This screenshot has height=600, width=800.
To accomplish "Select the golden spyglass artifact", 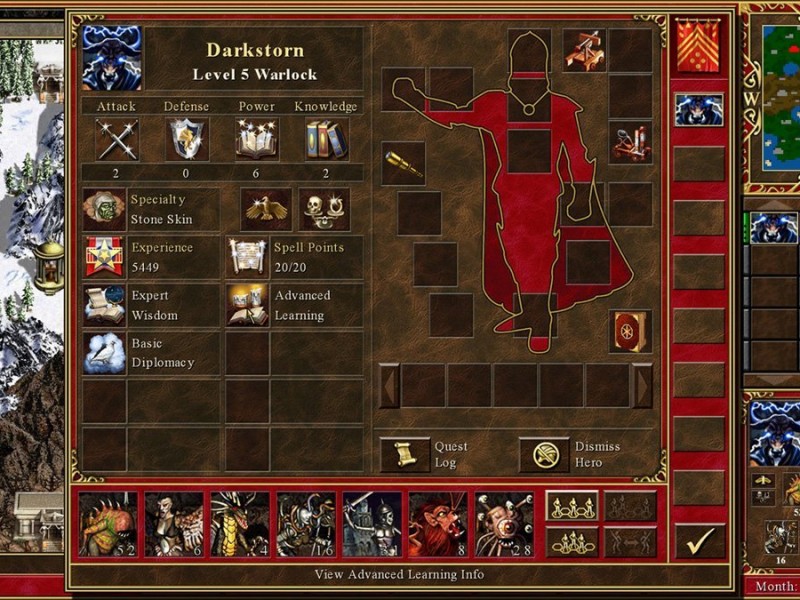I will pyautogui.click(x=403, y=163).
